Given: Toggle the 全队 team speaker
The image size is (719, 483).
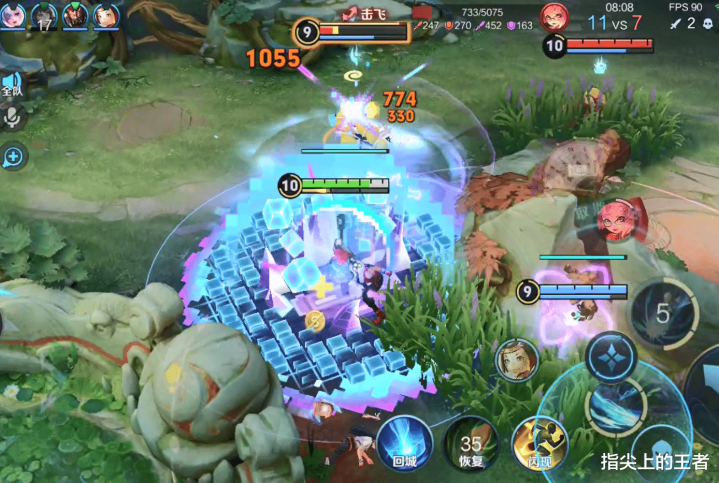Looking at the screenshot, I should tap(12, 84).
